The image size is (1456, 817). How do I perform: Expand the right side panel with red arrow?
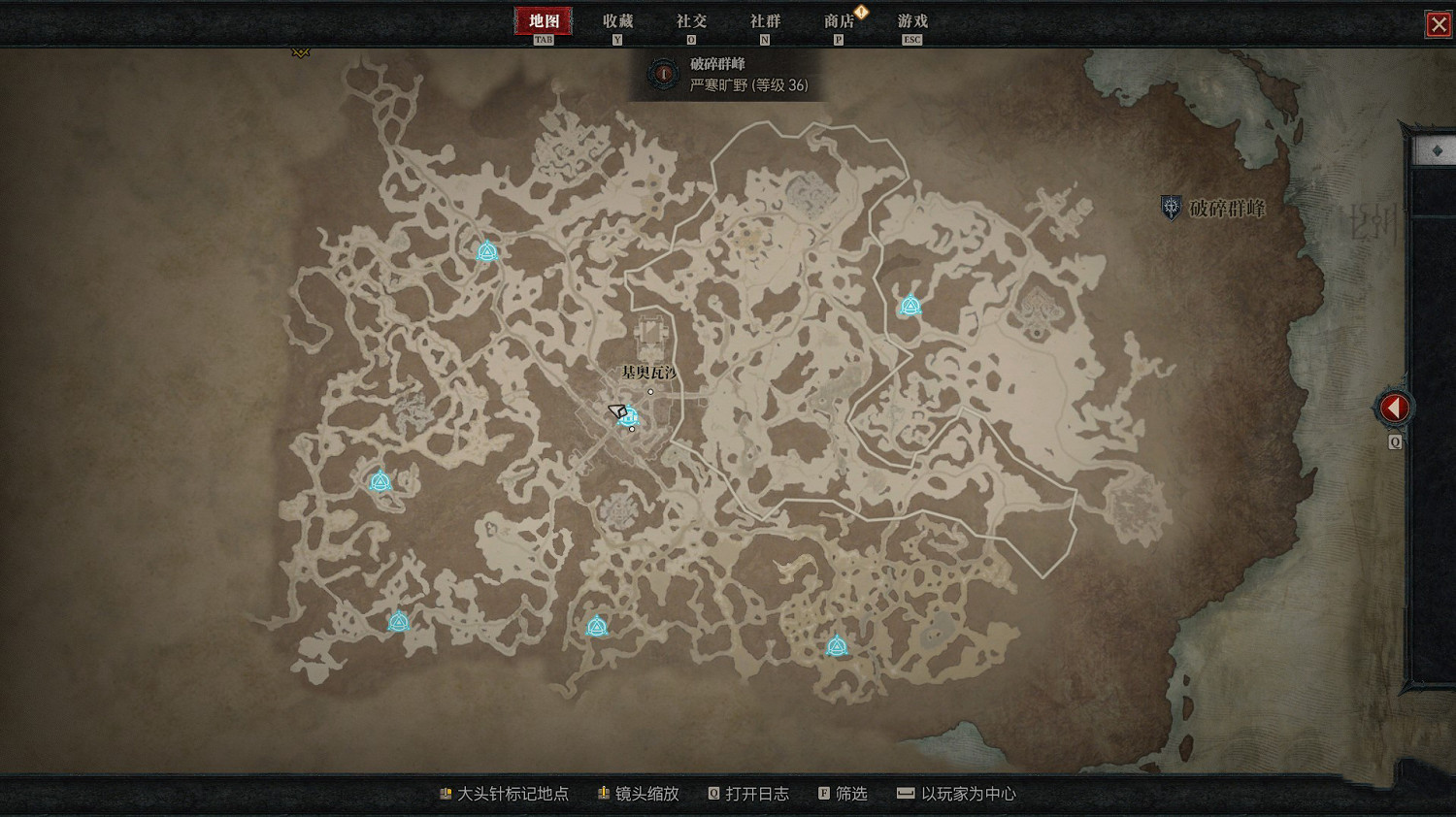[1394, 407]
